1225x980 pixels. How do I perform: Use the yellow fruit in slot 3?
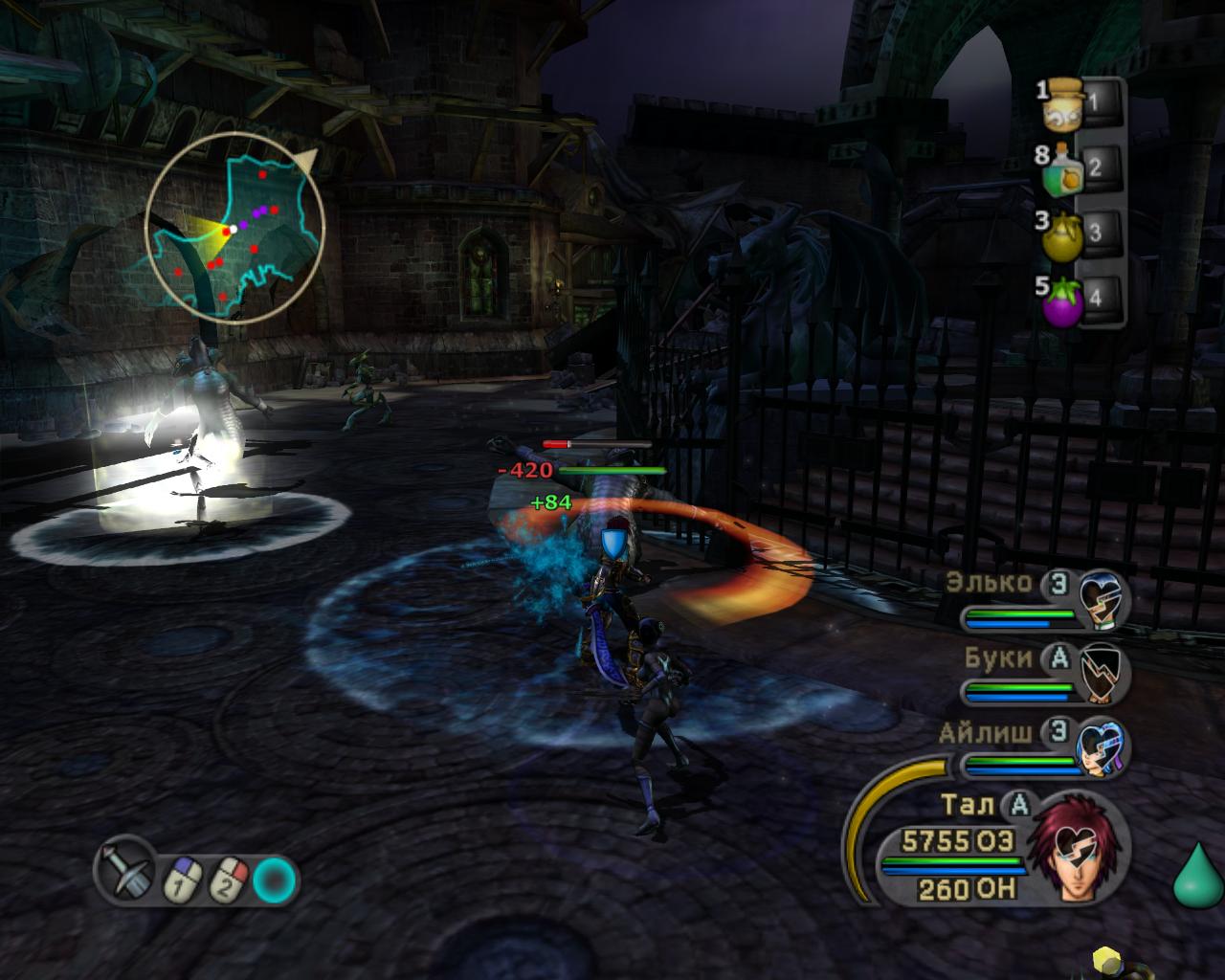click(1061, 234)
